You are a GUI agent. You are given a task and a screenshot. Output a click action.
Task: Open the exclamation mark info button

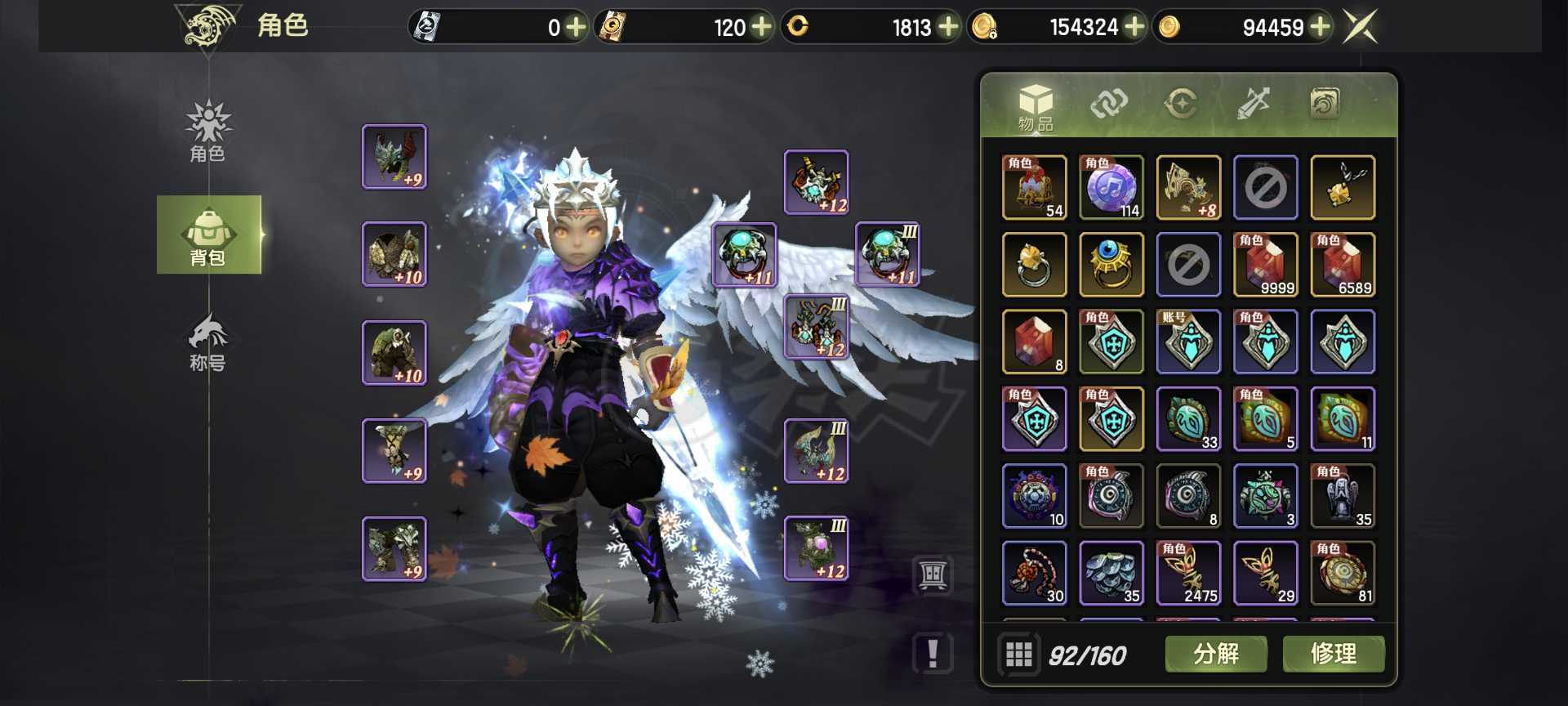tap(933, 654)
